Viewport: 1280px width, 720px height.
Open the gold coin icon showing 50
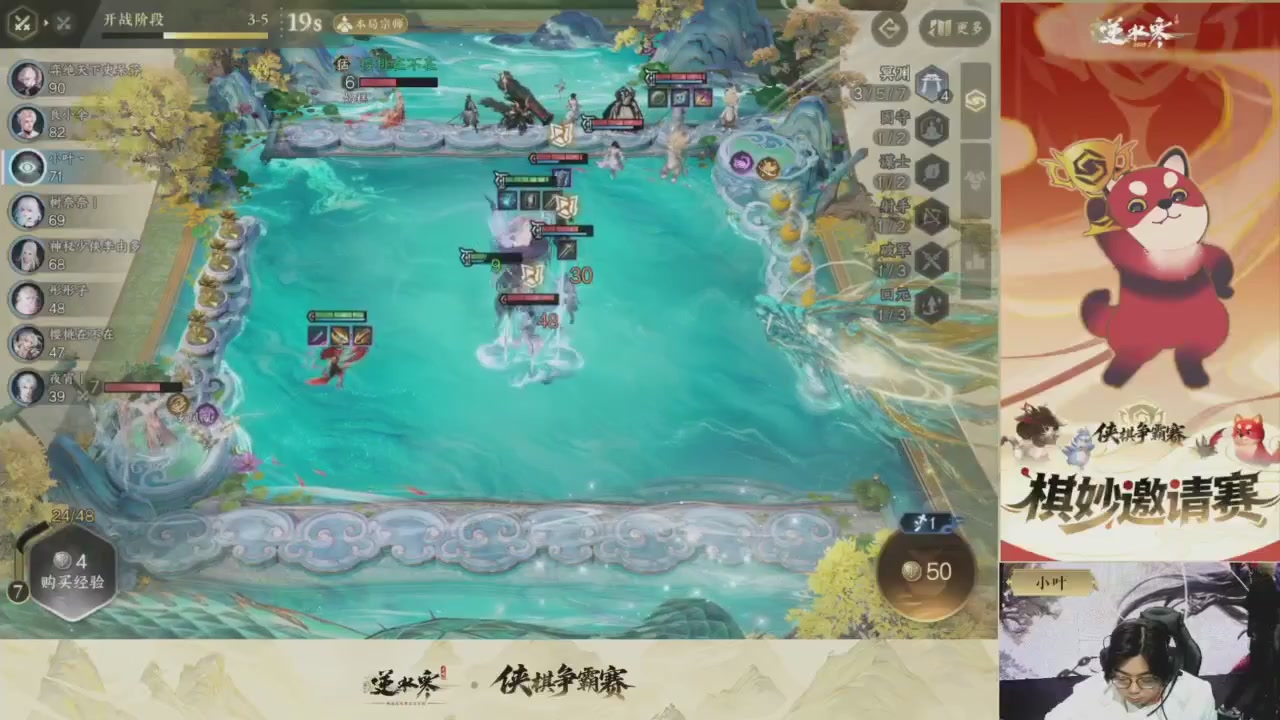pyautogui.click(x=925, y=572)
